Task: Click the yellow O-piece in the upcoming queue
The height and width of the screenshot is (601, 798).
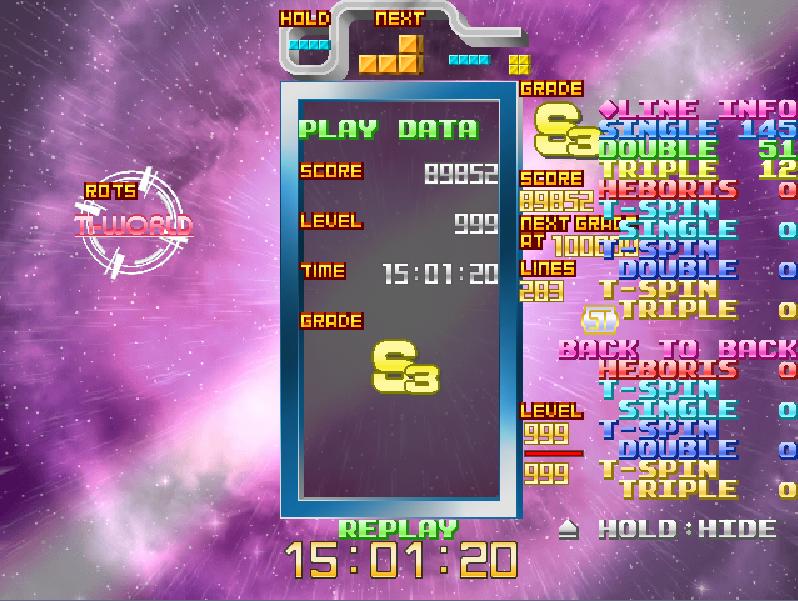Action: (518, 65)
